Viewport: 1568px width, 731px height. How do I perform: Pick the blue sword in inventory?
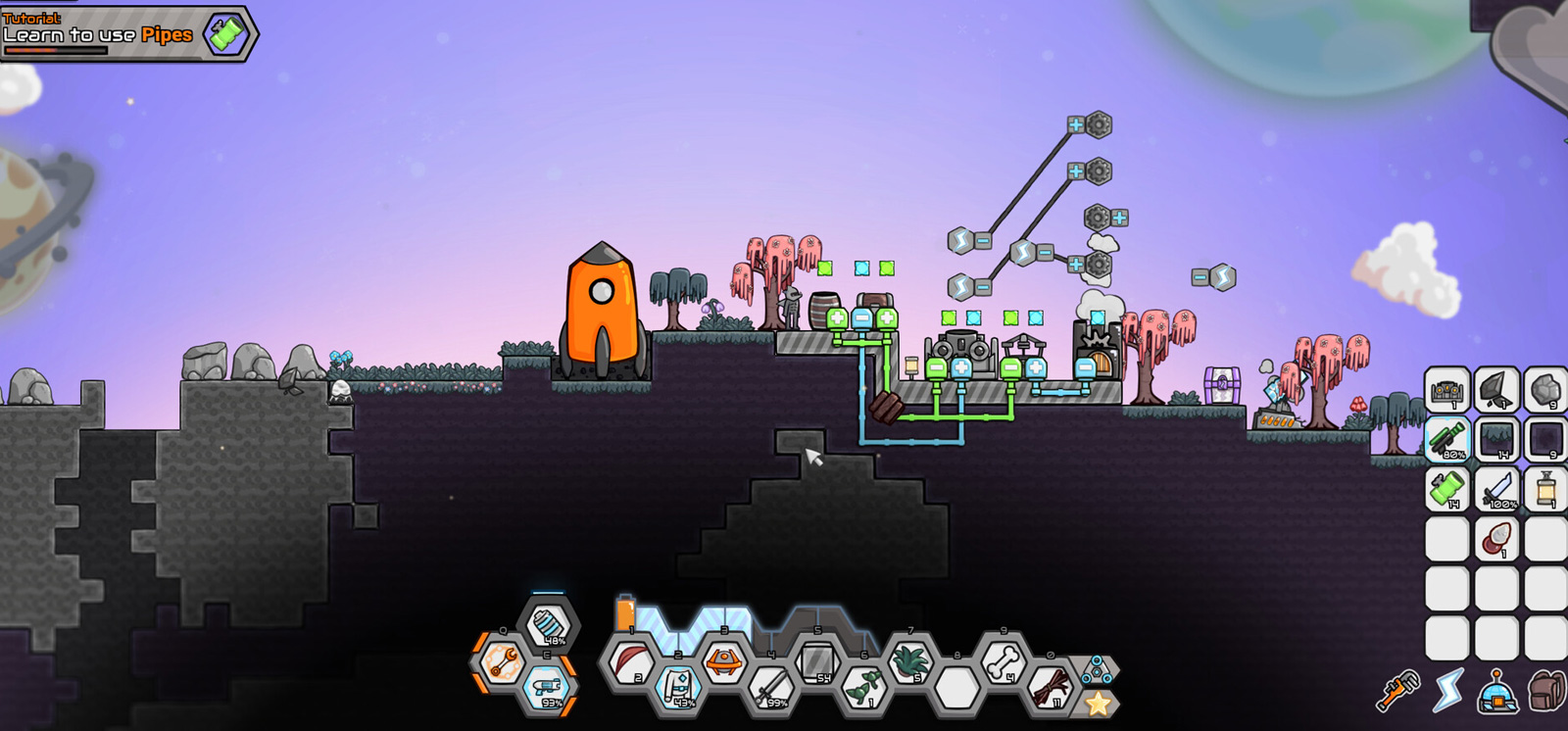1496,489
